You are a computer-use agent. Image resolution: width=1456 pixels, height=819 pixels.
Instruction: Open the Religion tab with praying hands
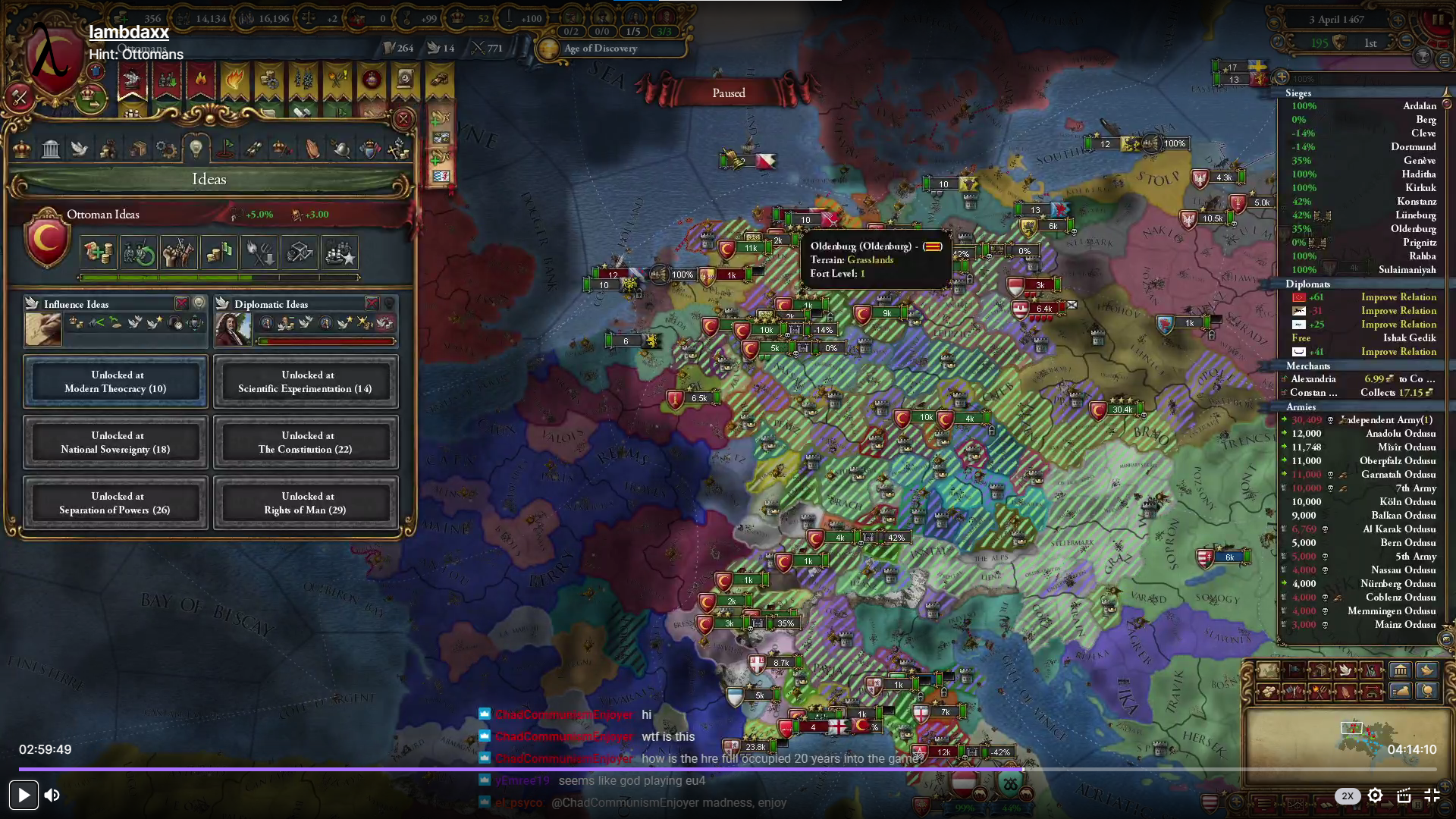click(312, 149)
